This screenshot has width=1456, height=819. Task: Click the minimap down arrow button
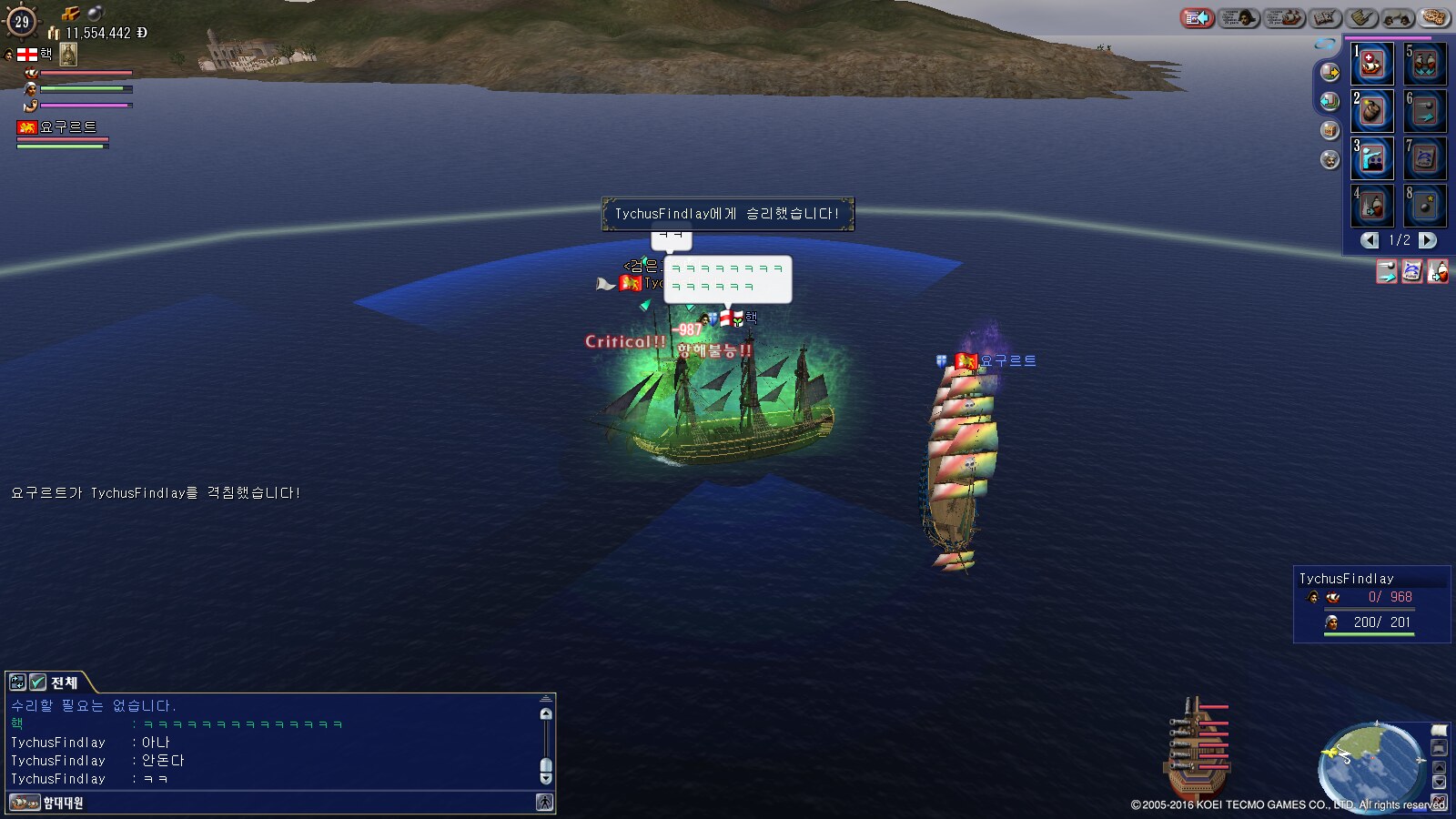[1439, 783]
